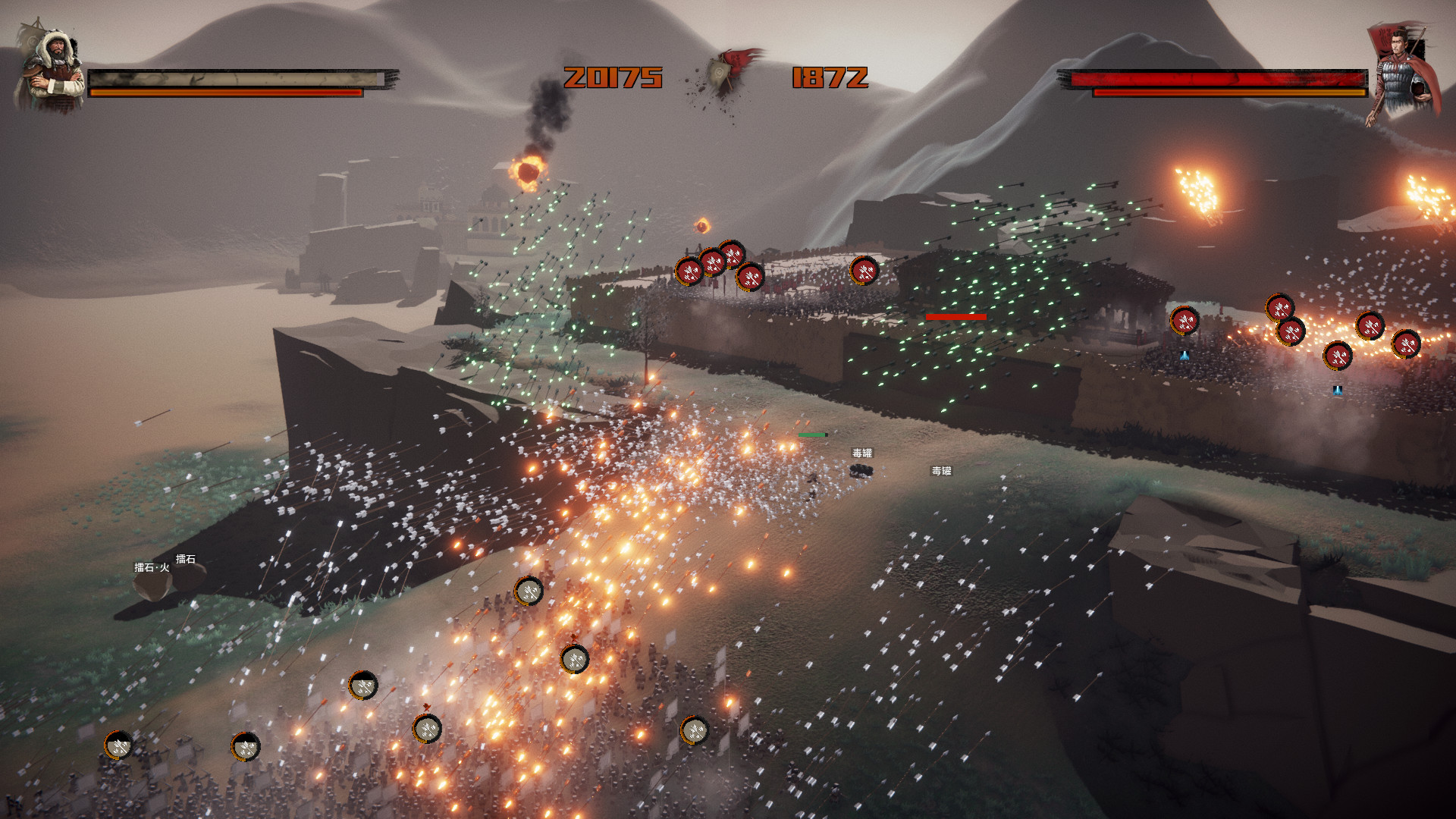Screen dimensions: 1456x819
Task: Select the 擂石·火 fire boulder marker
Action: tap(152, 568)
